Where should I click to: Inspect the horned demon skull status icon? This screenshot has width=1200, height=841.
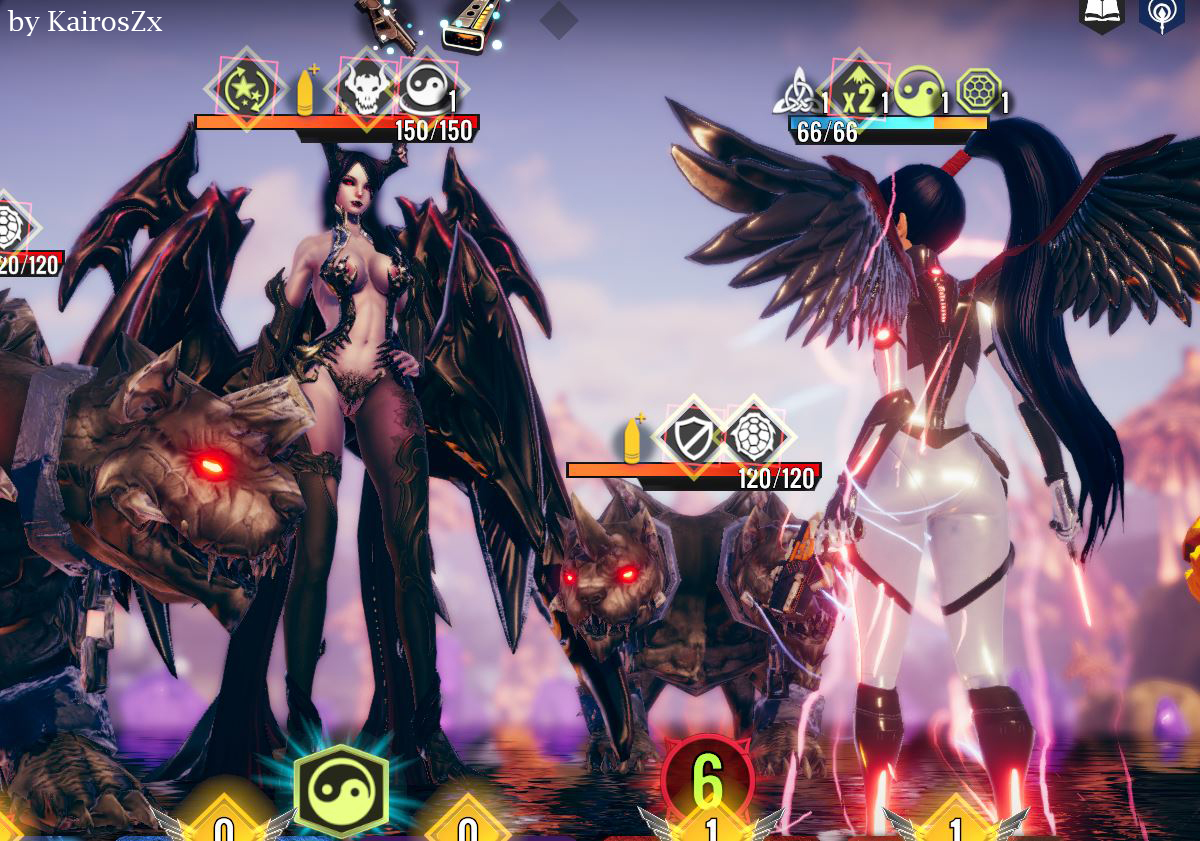coord(364,89)
